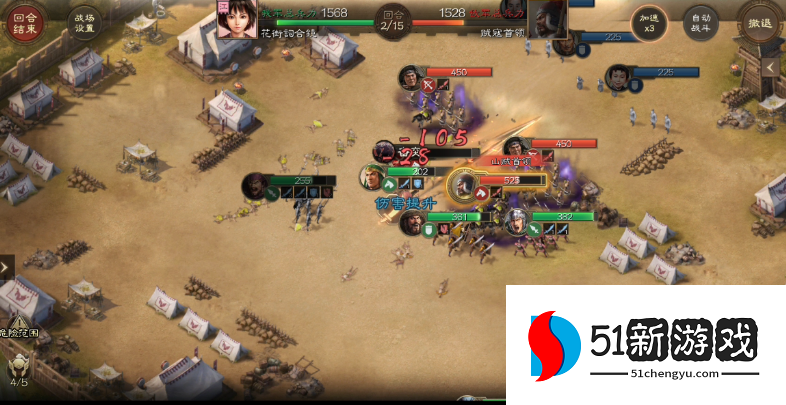The image size is (786, 405).
Task: Enable 自动战斗 auto battle
Action: pos(700,22)
